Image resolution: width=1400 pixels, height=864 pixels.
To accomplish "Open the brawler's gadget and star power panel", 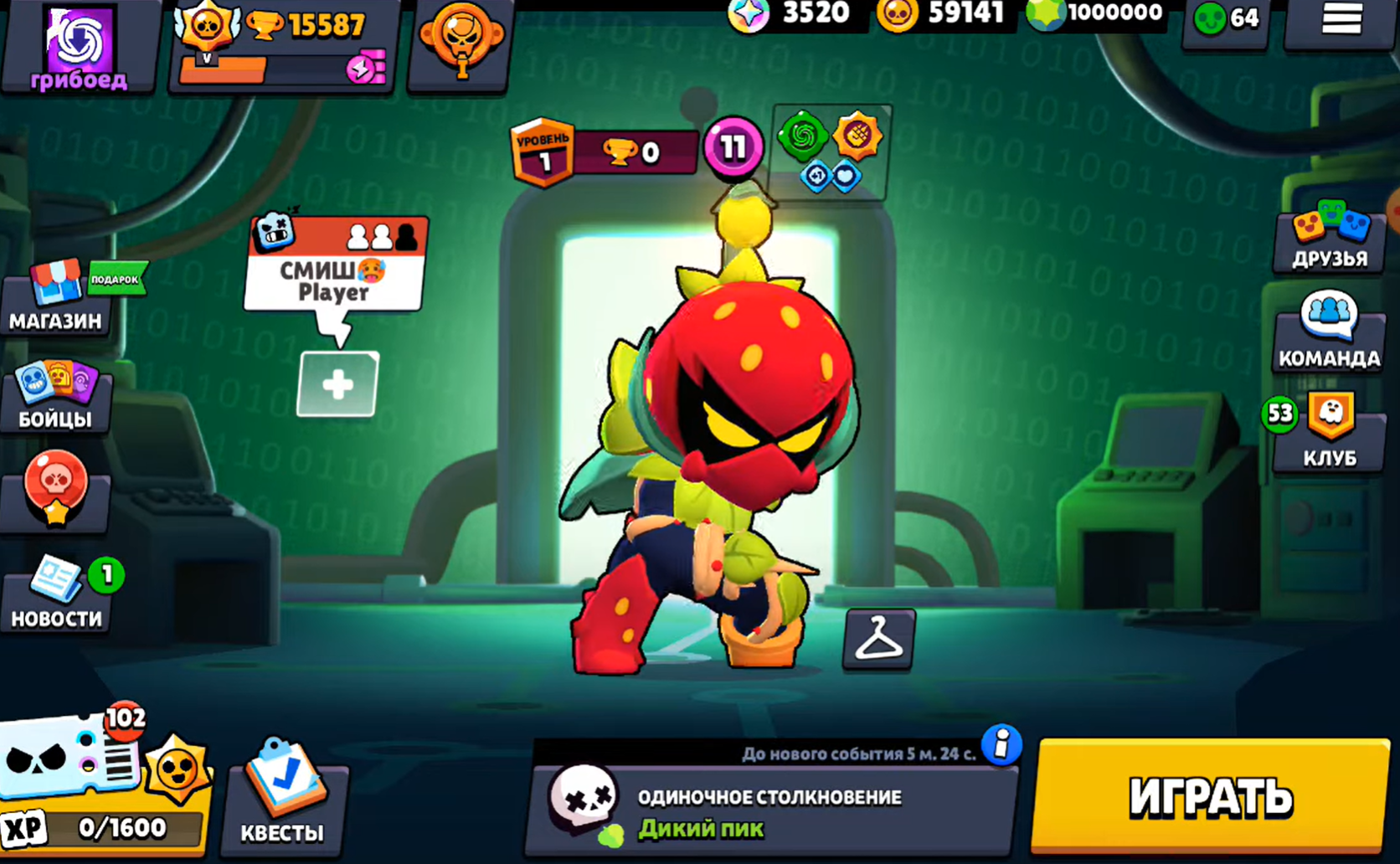I will [x=831, y=152].
